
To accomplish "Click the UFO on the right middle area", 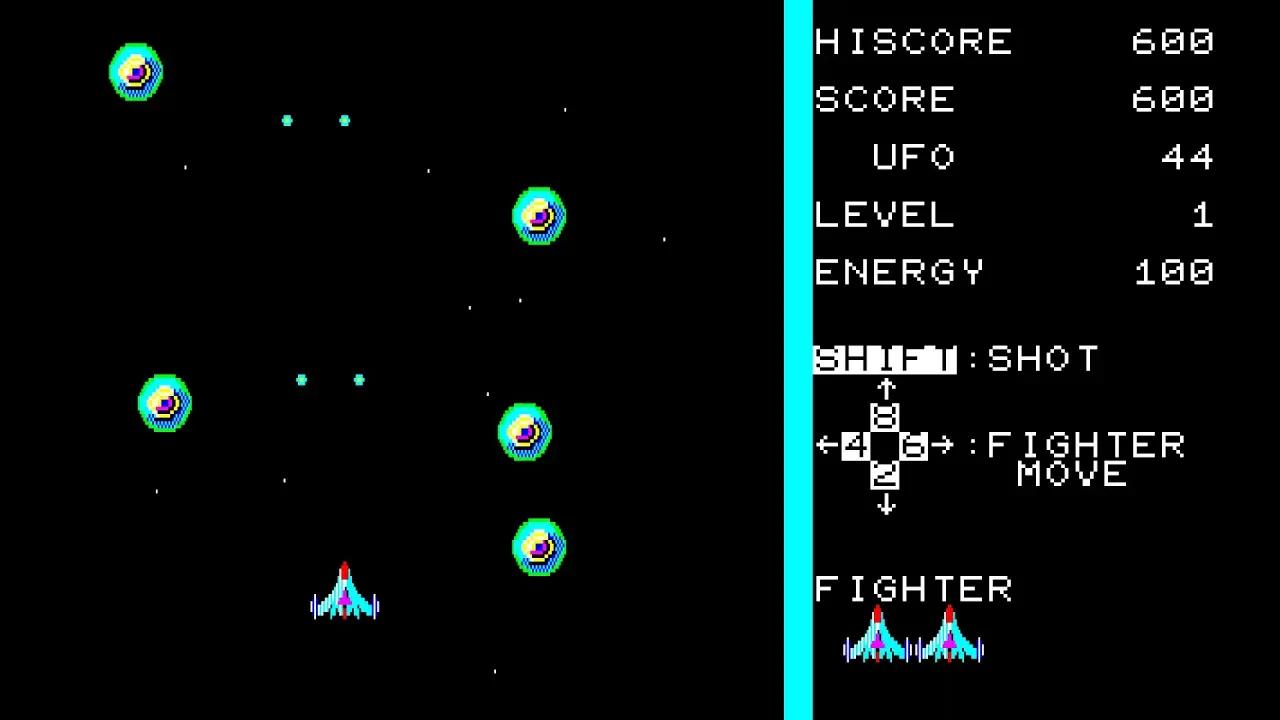I will pos(524,434).
